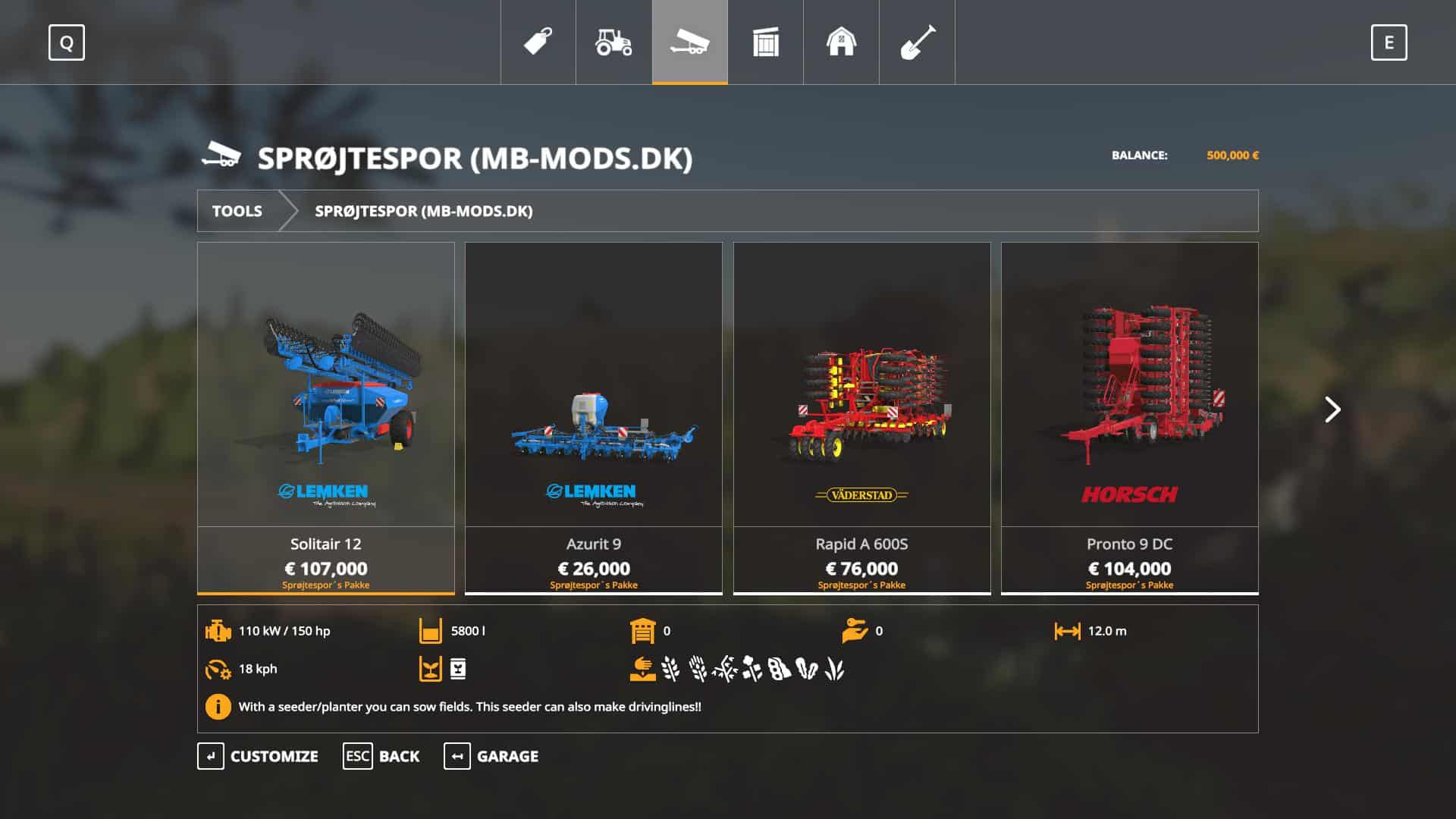1456x819 pixels.
Task: Show the next page of tools
Action: [1332, 409]
